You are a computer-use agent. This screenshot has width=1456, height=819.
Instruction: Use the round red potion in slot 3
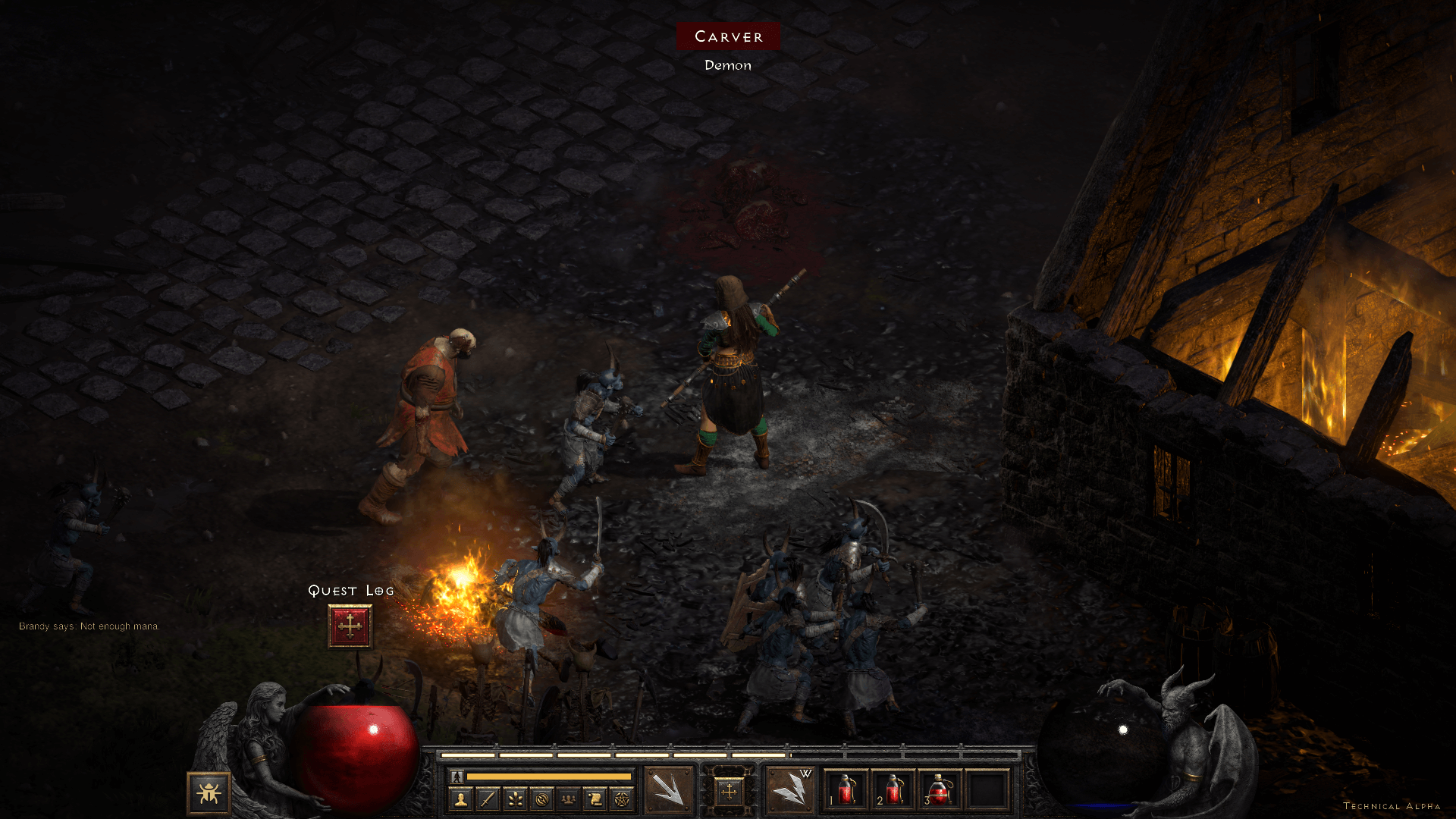click(940, 790)
